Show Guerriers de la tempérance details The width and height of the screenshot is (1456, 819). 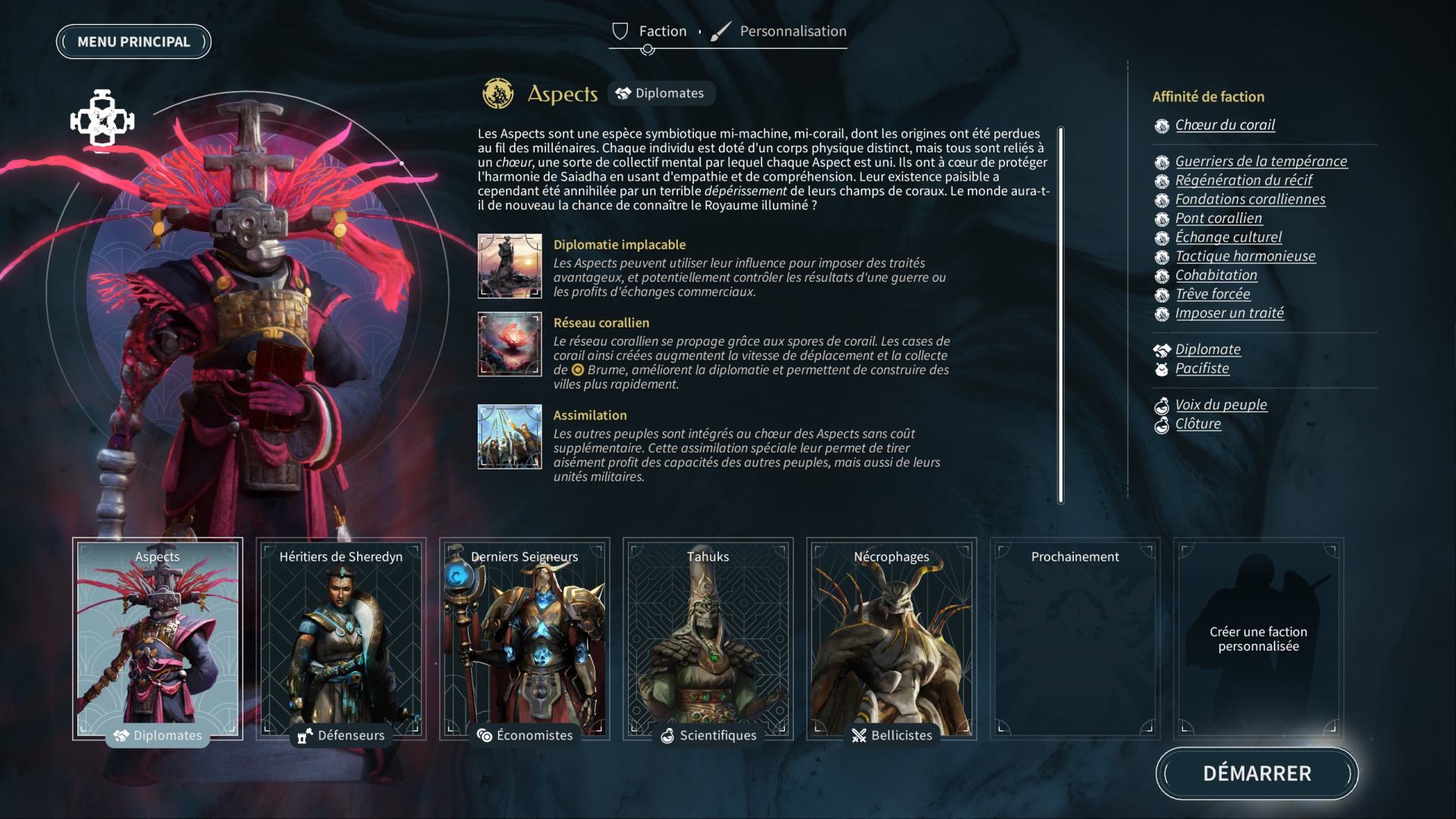click(1261, 162)
